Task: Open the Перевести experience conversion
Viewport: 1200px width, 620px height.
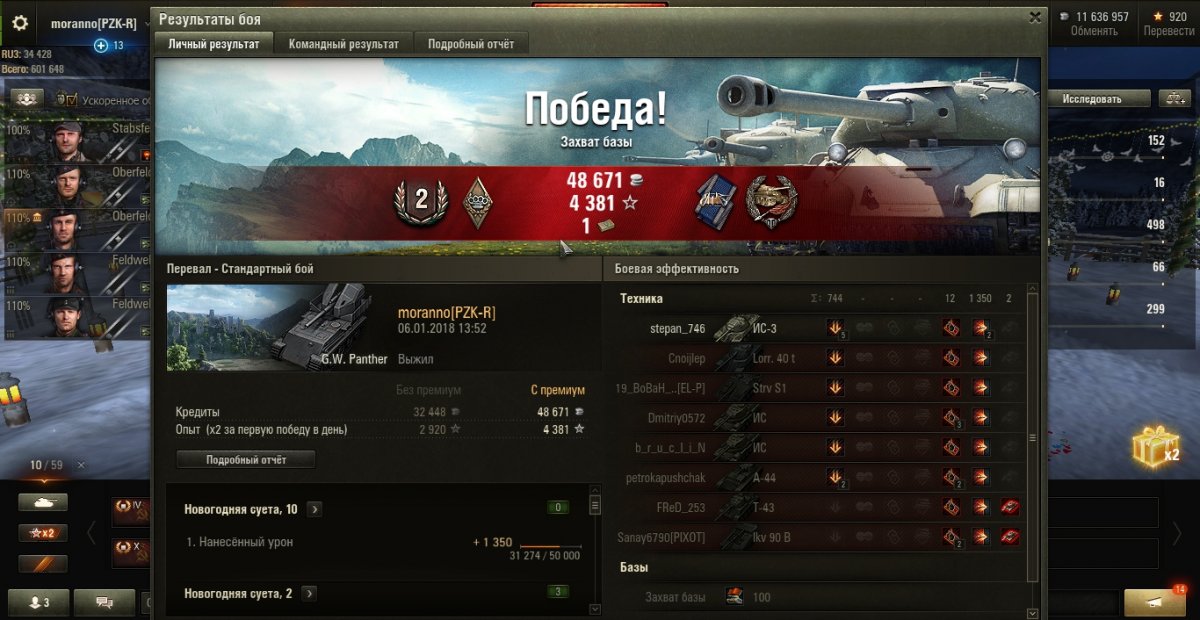Action: 1167,23
